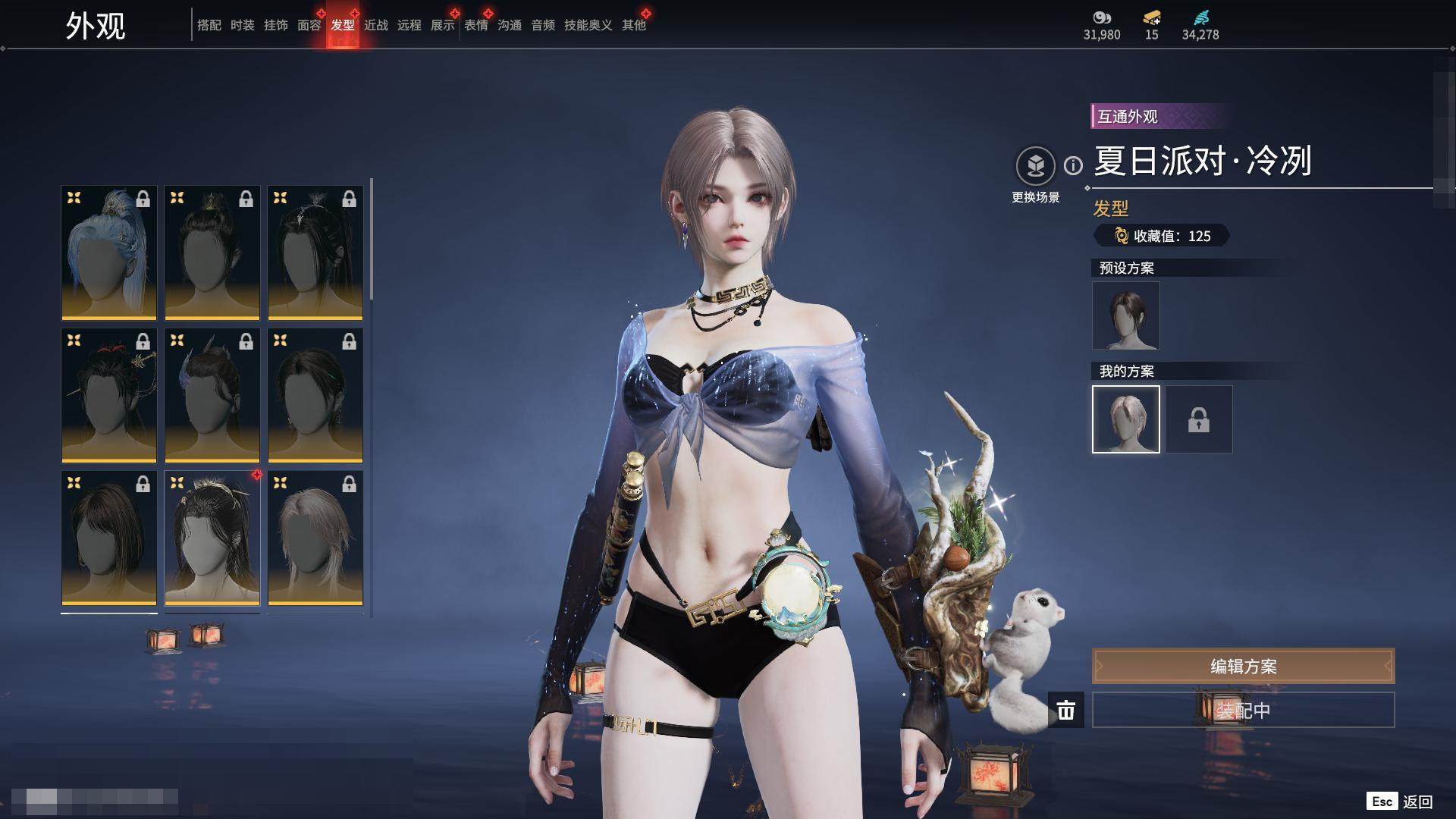Show the 展示 tab

point(442,25)
